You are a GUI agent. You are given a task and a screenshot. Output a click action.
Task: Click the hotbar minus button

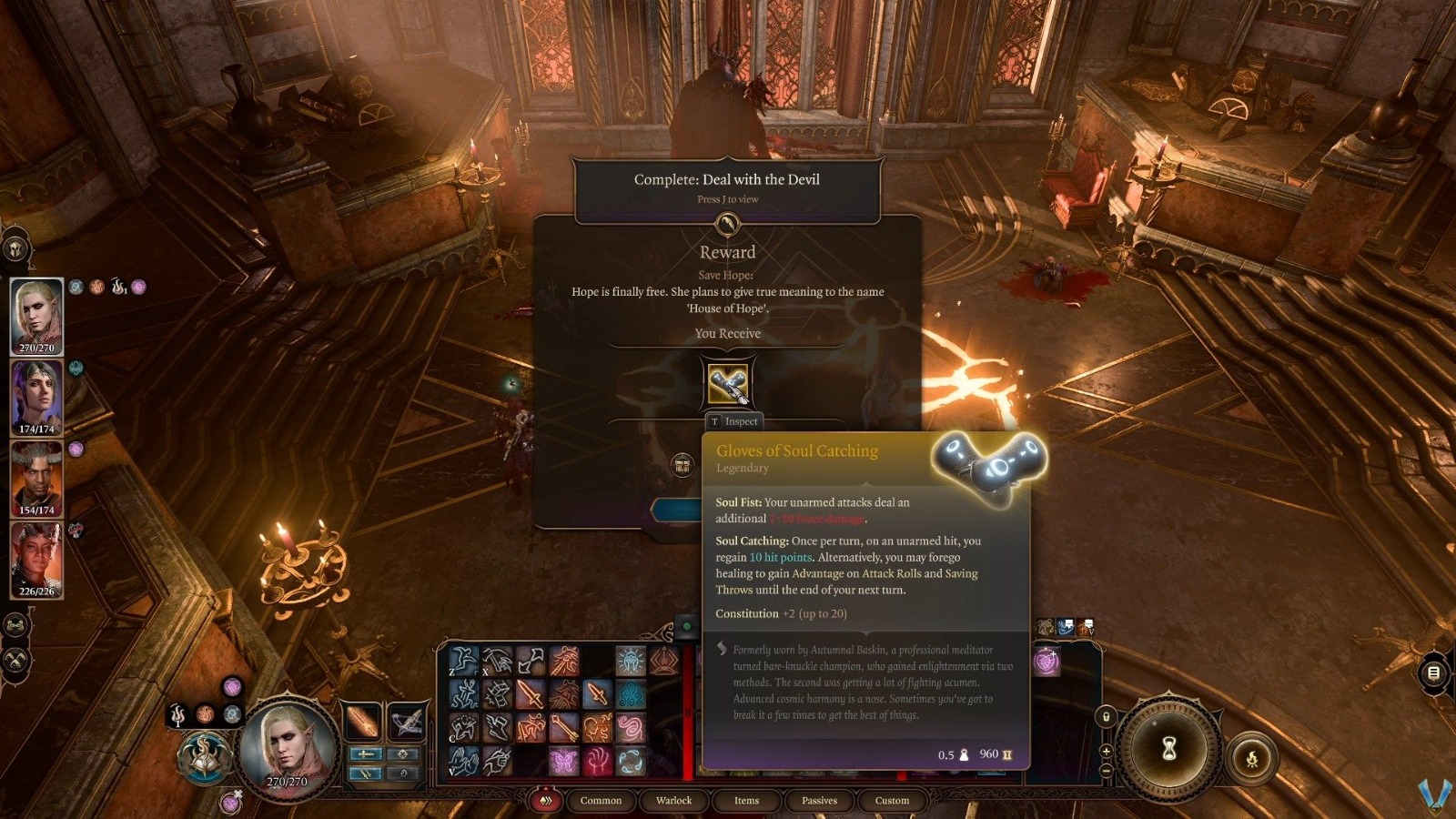point(1106,770)
